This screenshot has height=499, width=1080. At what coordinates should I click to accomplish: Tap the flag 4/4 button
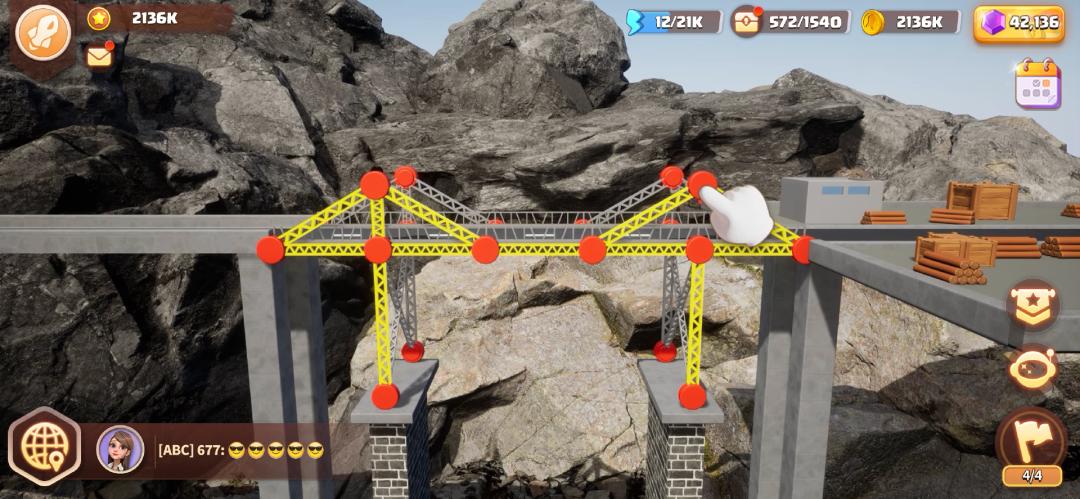pos(1031,443)
